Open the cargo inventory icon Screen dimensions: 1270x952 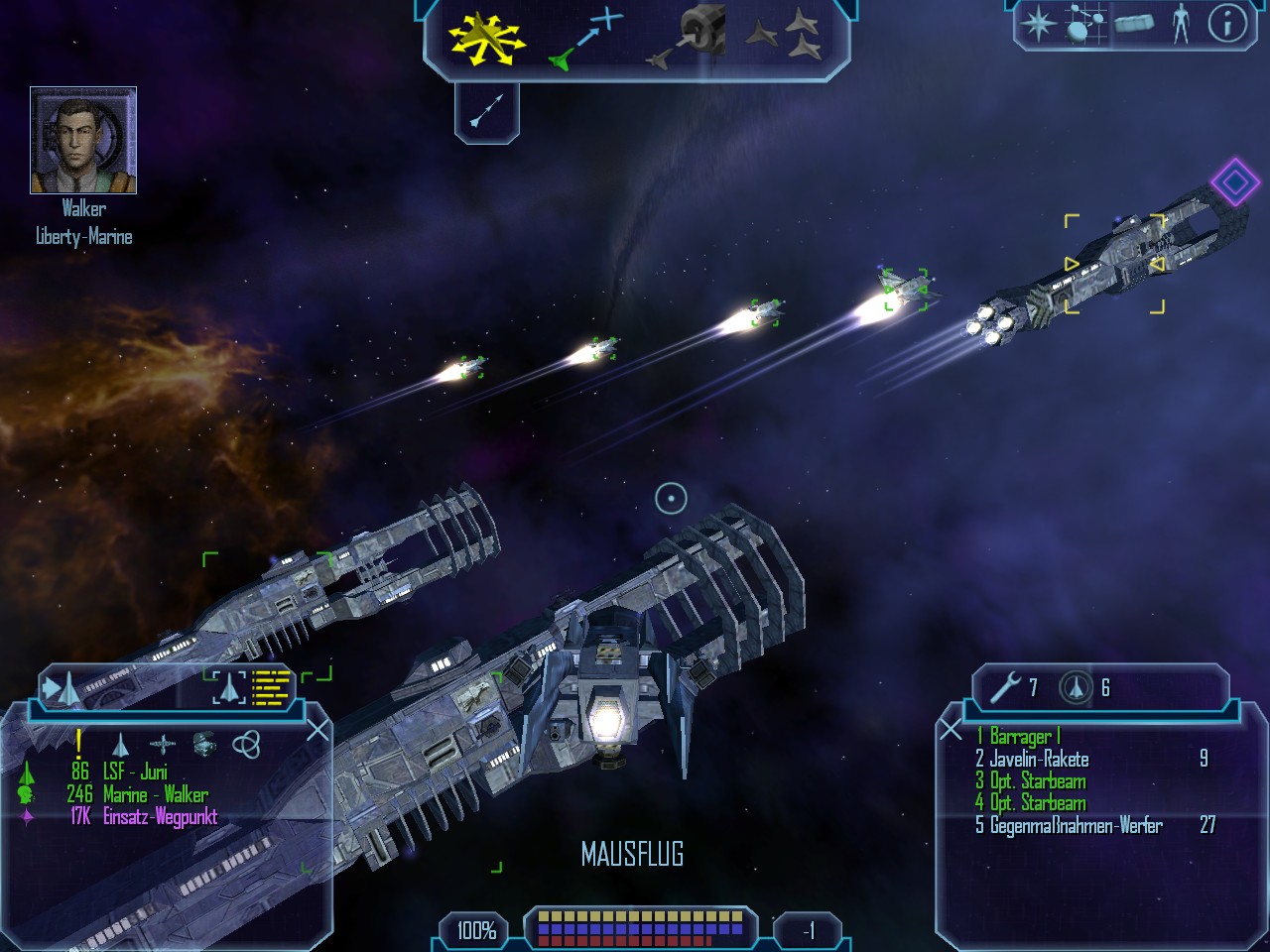pos(1133,24)
